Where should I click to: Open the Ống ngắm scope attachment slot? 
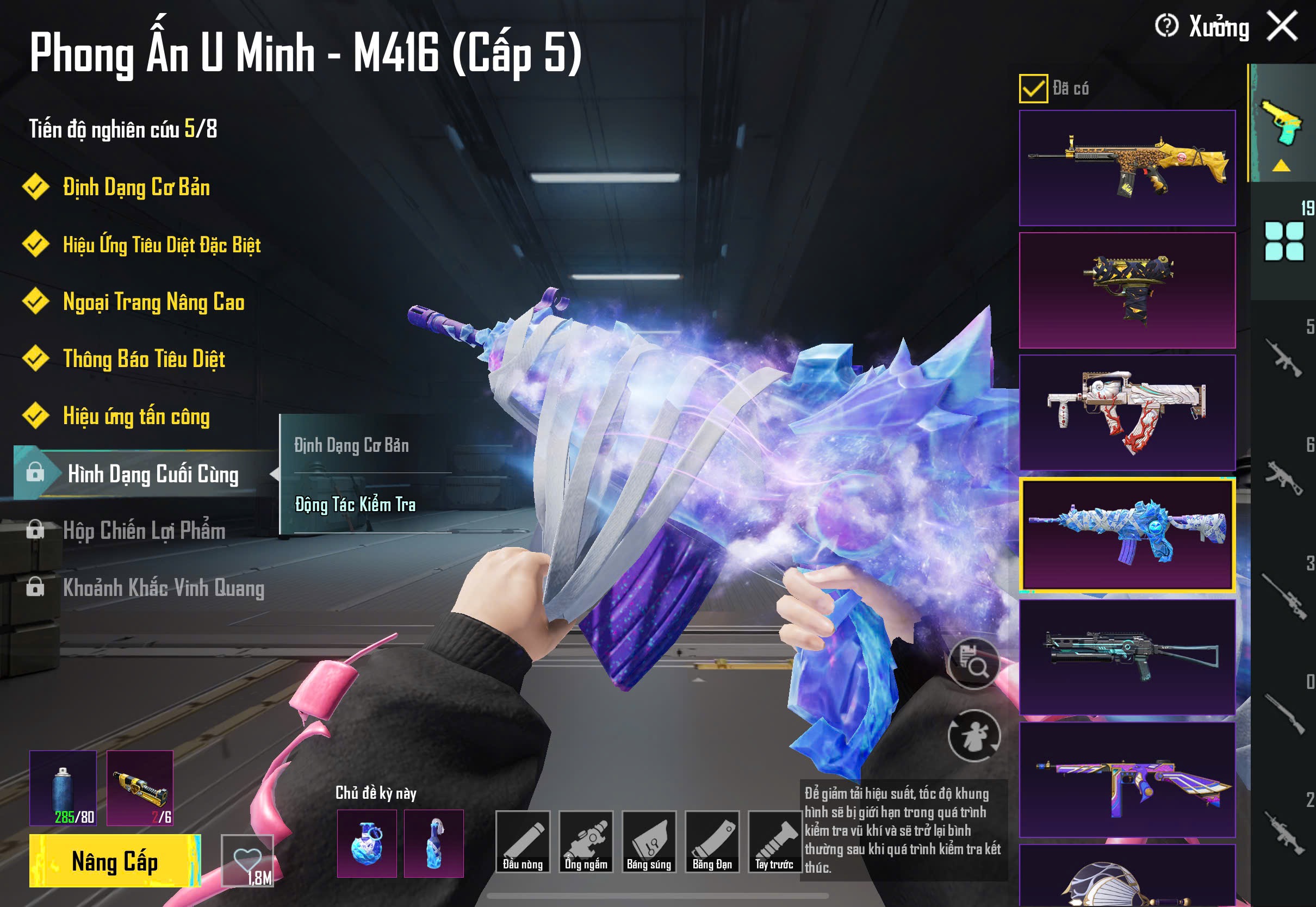coord(586,841)
